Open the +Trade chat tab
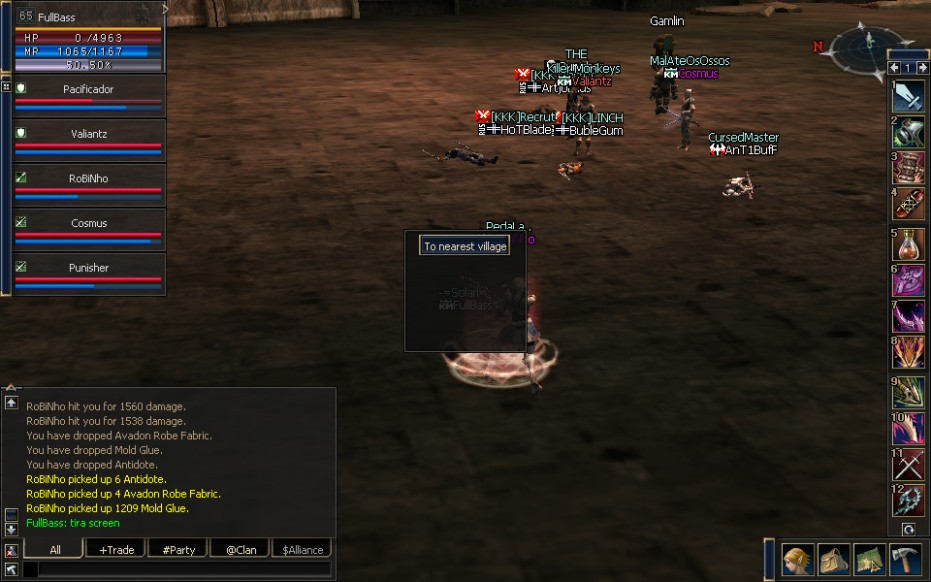The image size is (931, 582). coord(116,549)
